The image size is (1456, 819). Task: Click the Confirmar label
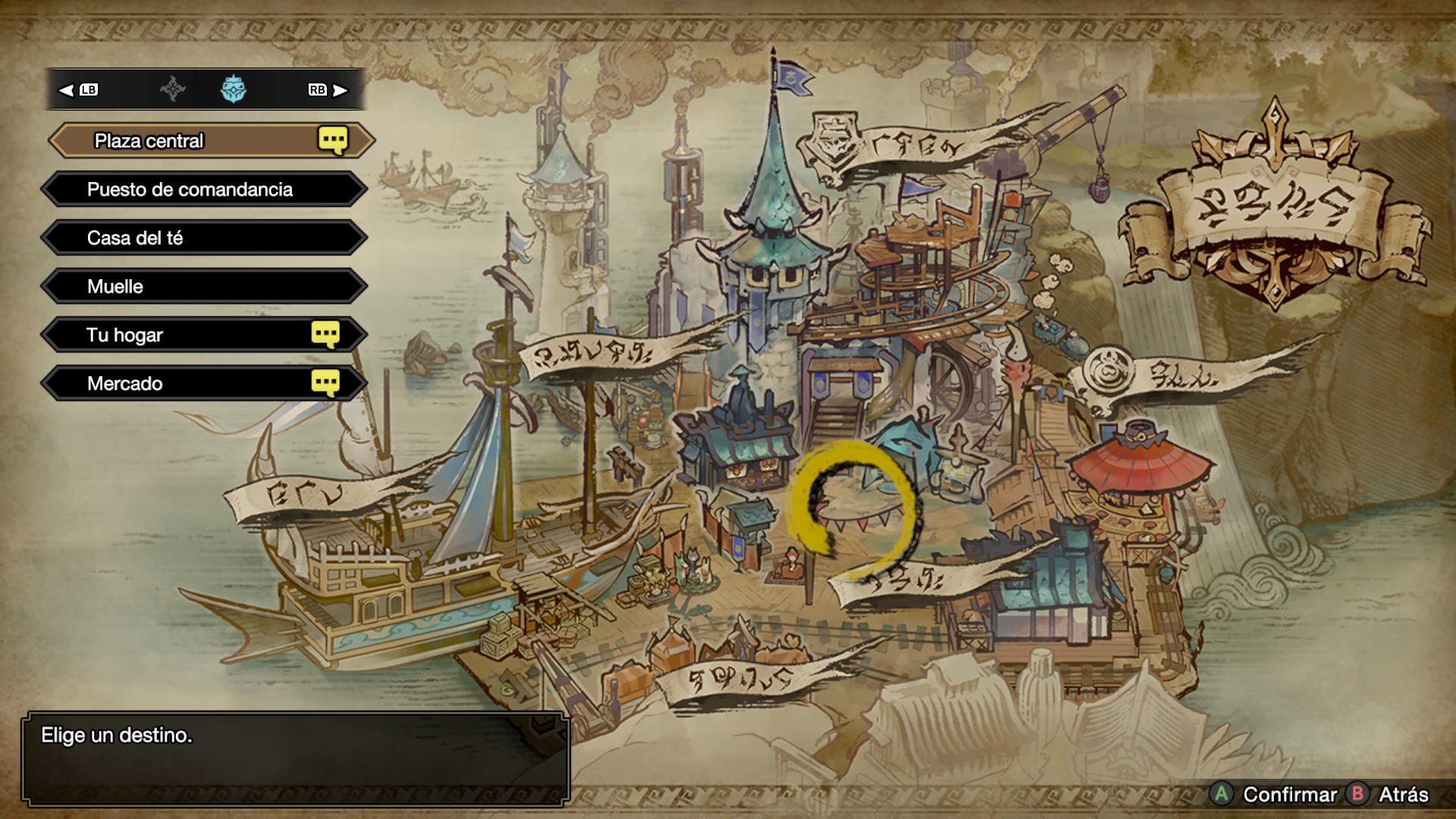(1289, 794)
